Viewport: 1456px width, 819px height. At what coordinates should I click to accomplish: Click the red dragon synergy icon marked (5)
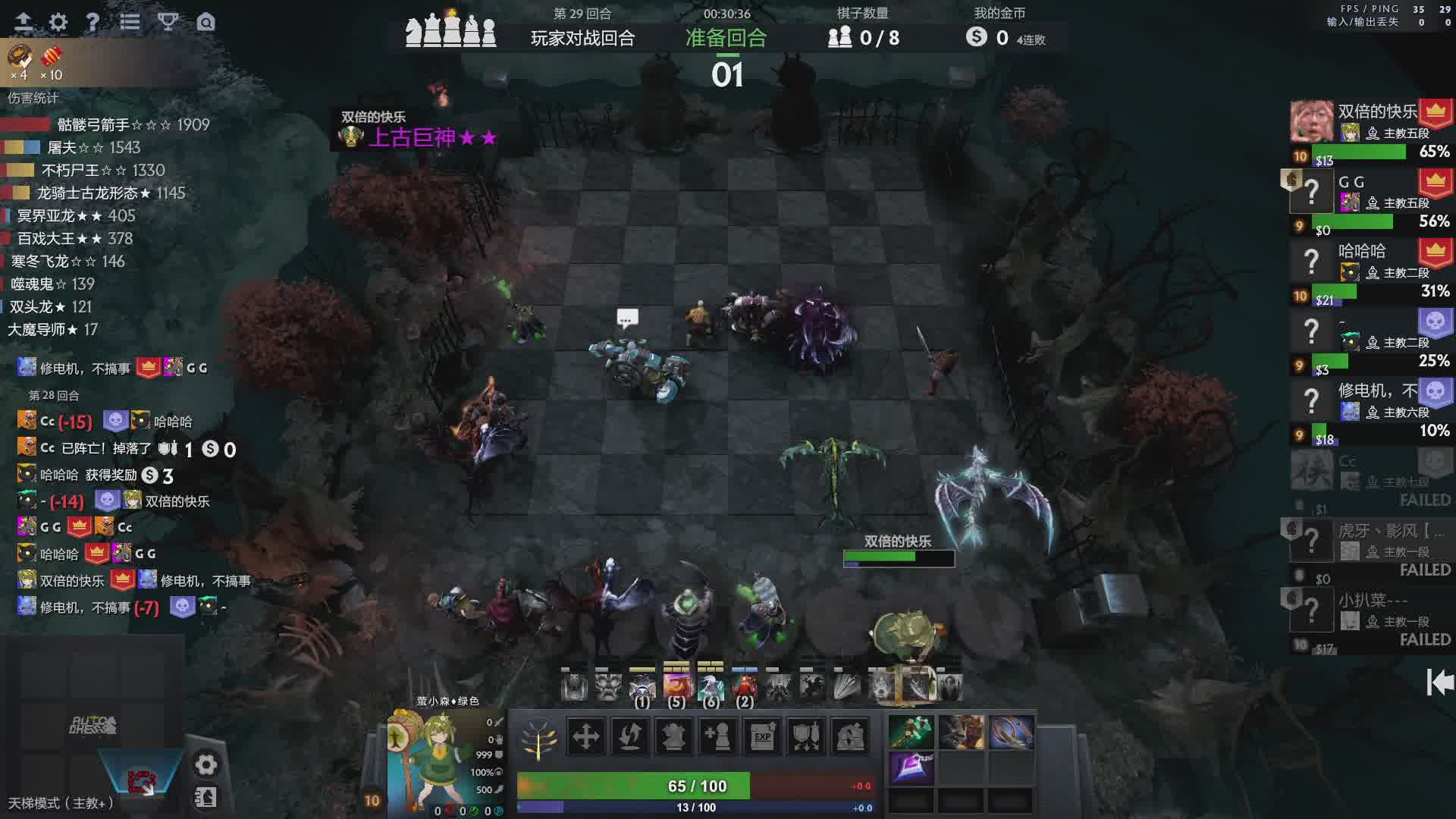click(x=676, y=686)
